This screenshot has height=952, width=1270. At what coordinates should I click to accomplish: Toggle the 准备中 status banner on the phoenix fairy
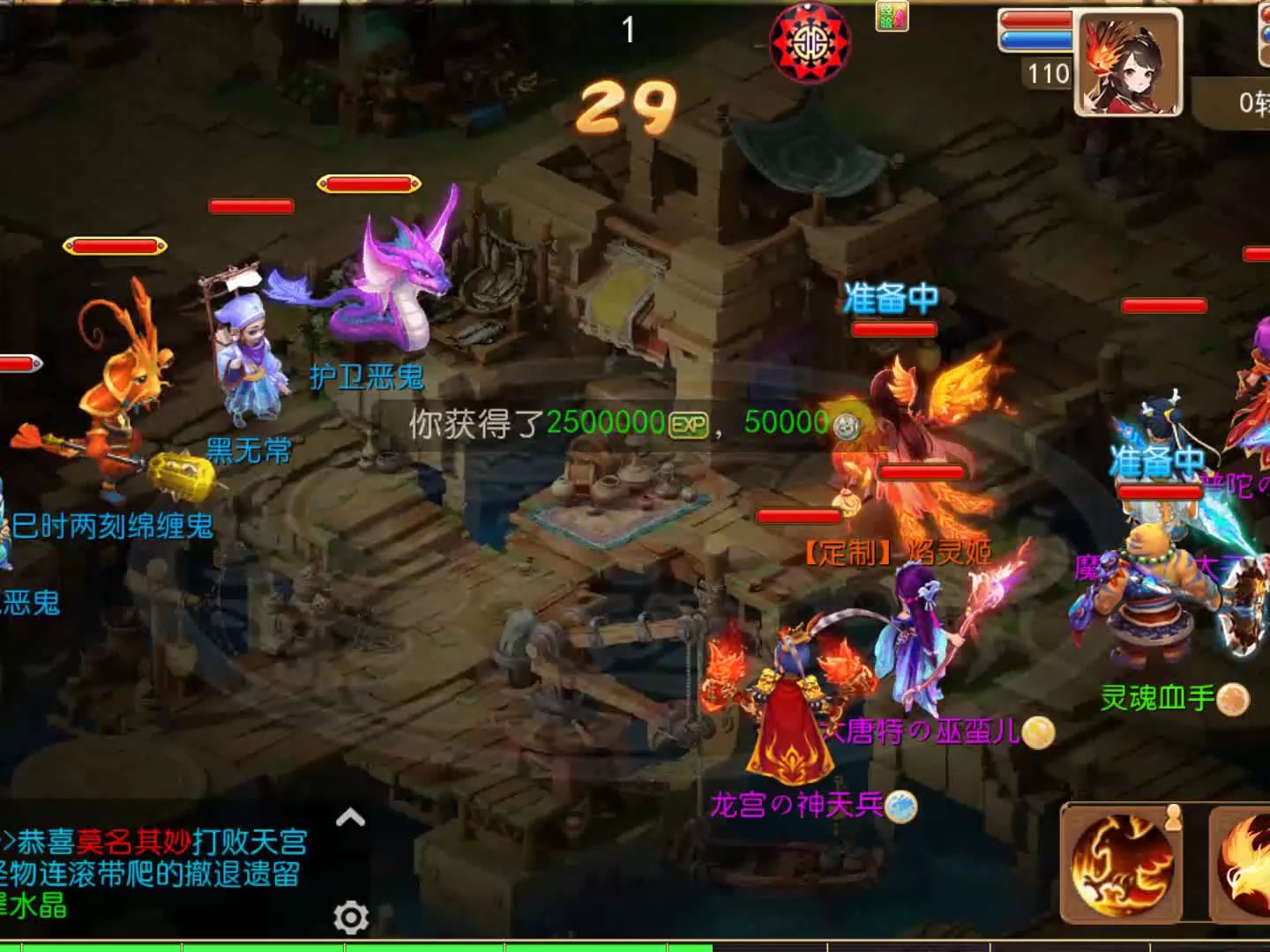tap(893, 300)
